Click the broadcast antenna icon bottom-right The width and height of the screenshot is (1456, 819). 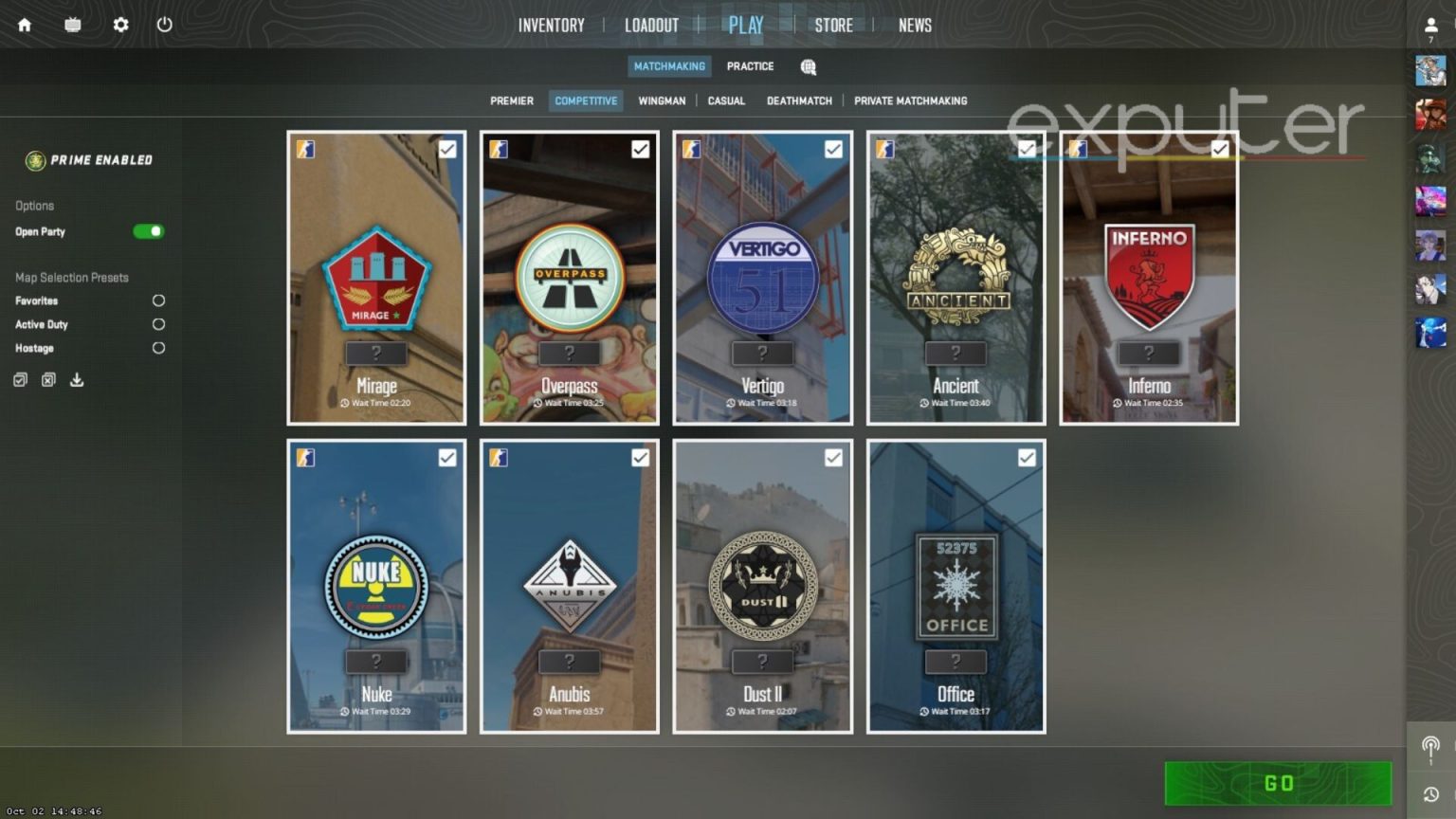pos(1430,749)
